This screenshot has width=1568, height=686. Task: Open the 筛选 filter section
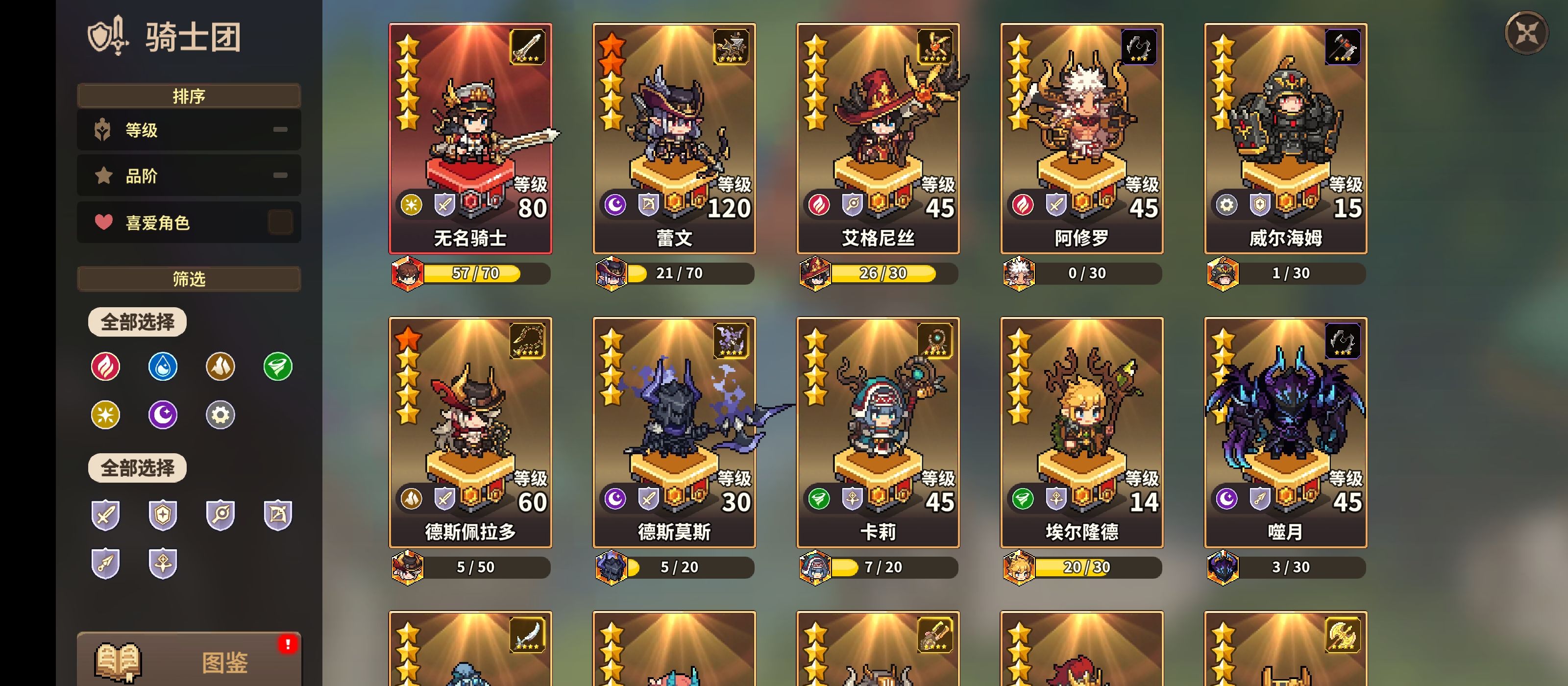coord(188,278)
